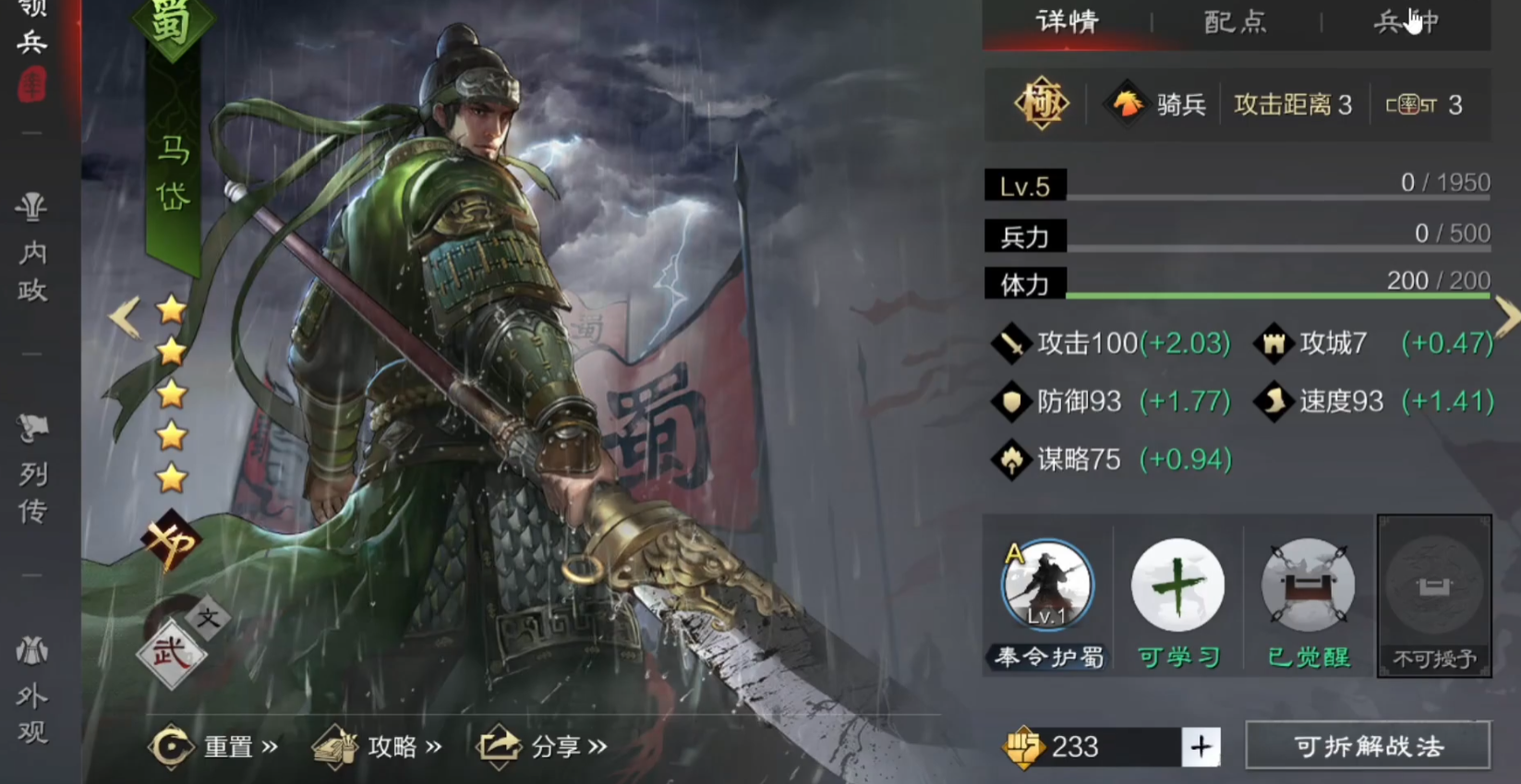Open the 攻略 strategy guide

point(377,746)
